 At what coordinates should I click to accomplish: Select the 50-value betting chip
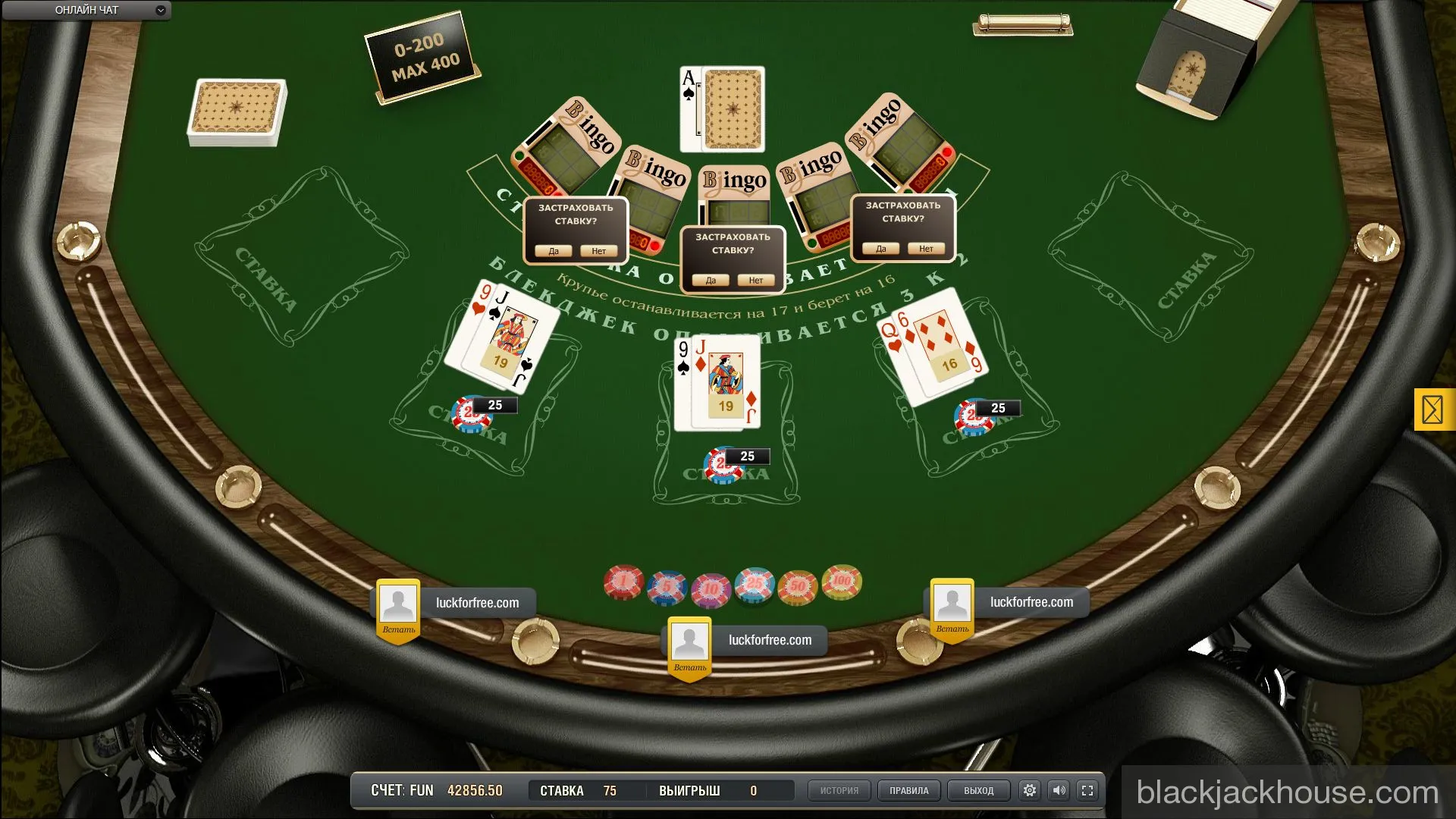pos(795,583)
